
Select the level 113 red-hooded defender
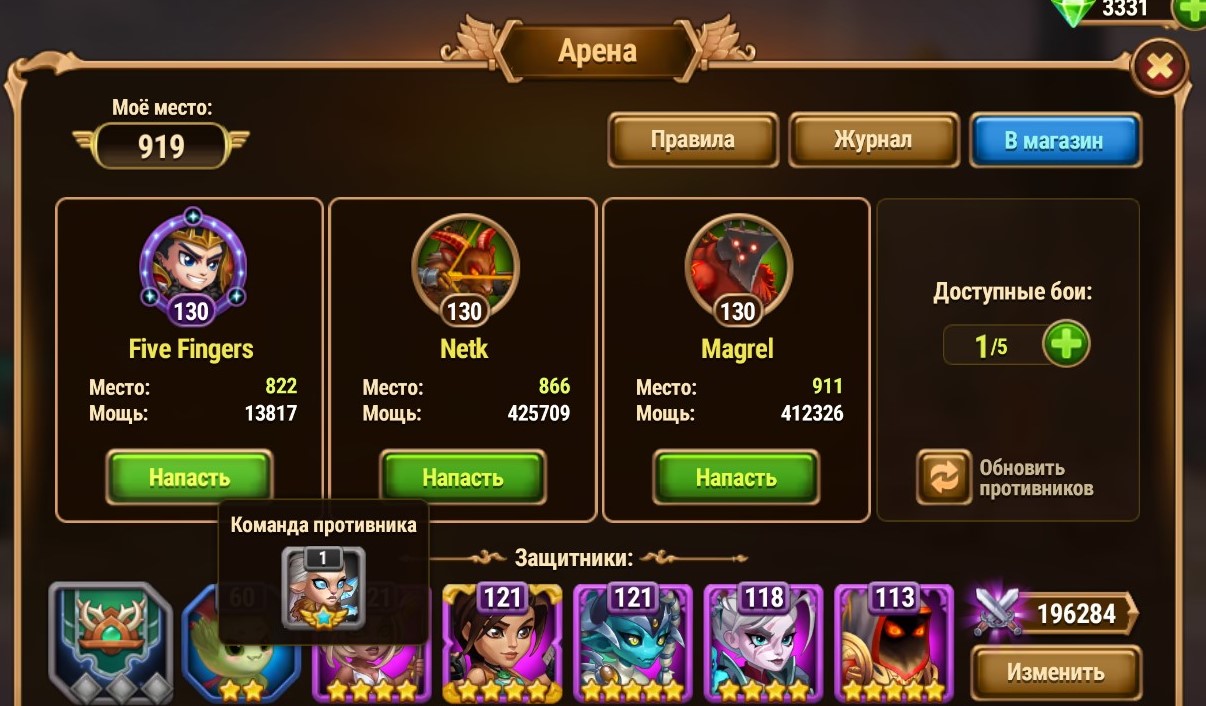(x=893, y=643)
